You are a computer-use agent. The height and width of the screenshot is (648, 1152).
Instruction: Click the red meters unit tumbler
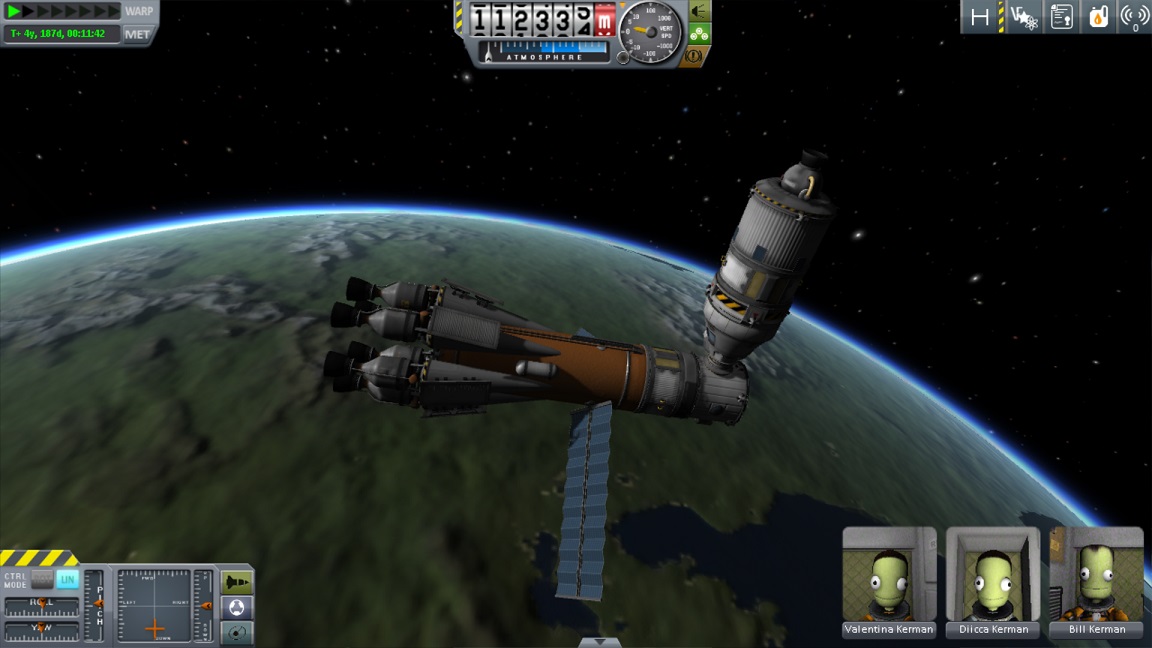(605, 20)
